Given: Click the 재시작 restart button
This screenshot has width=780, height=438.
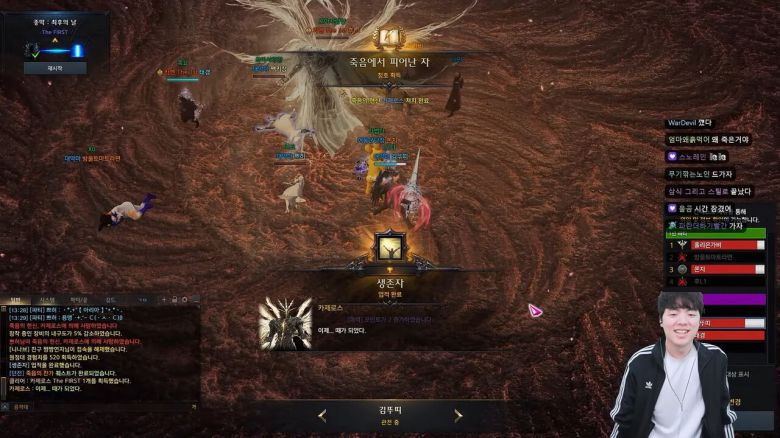Looking at the screenshot, I should click(55, 68).
